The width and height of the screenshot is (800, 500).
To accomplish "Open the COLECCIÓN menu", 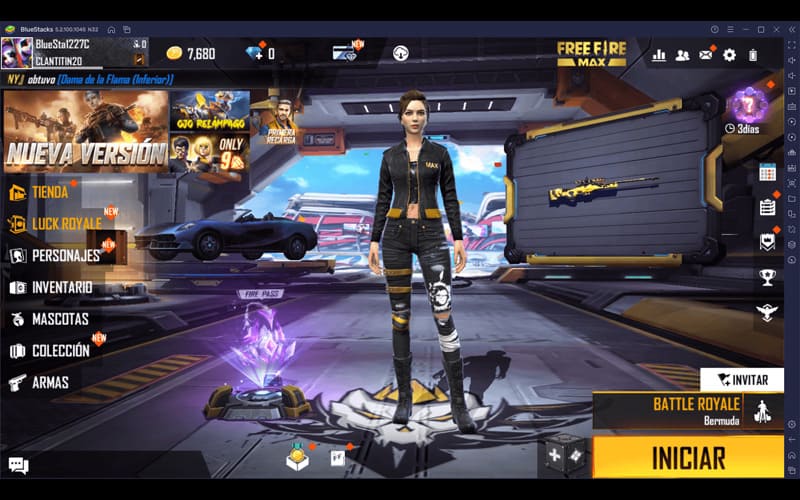I will coord(60,351).
